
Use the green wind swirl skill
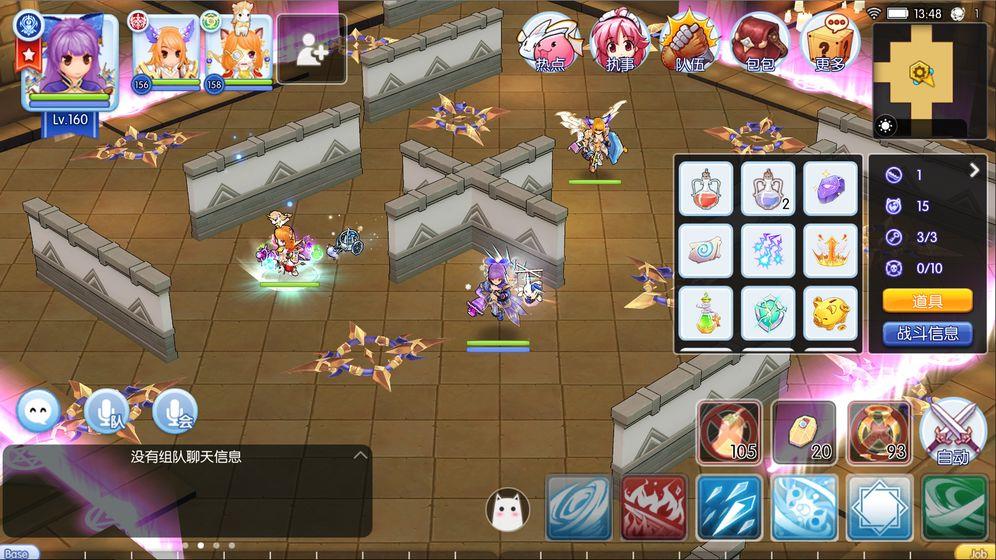(x=954, y=507)
